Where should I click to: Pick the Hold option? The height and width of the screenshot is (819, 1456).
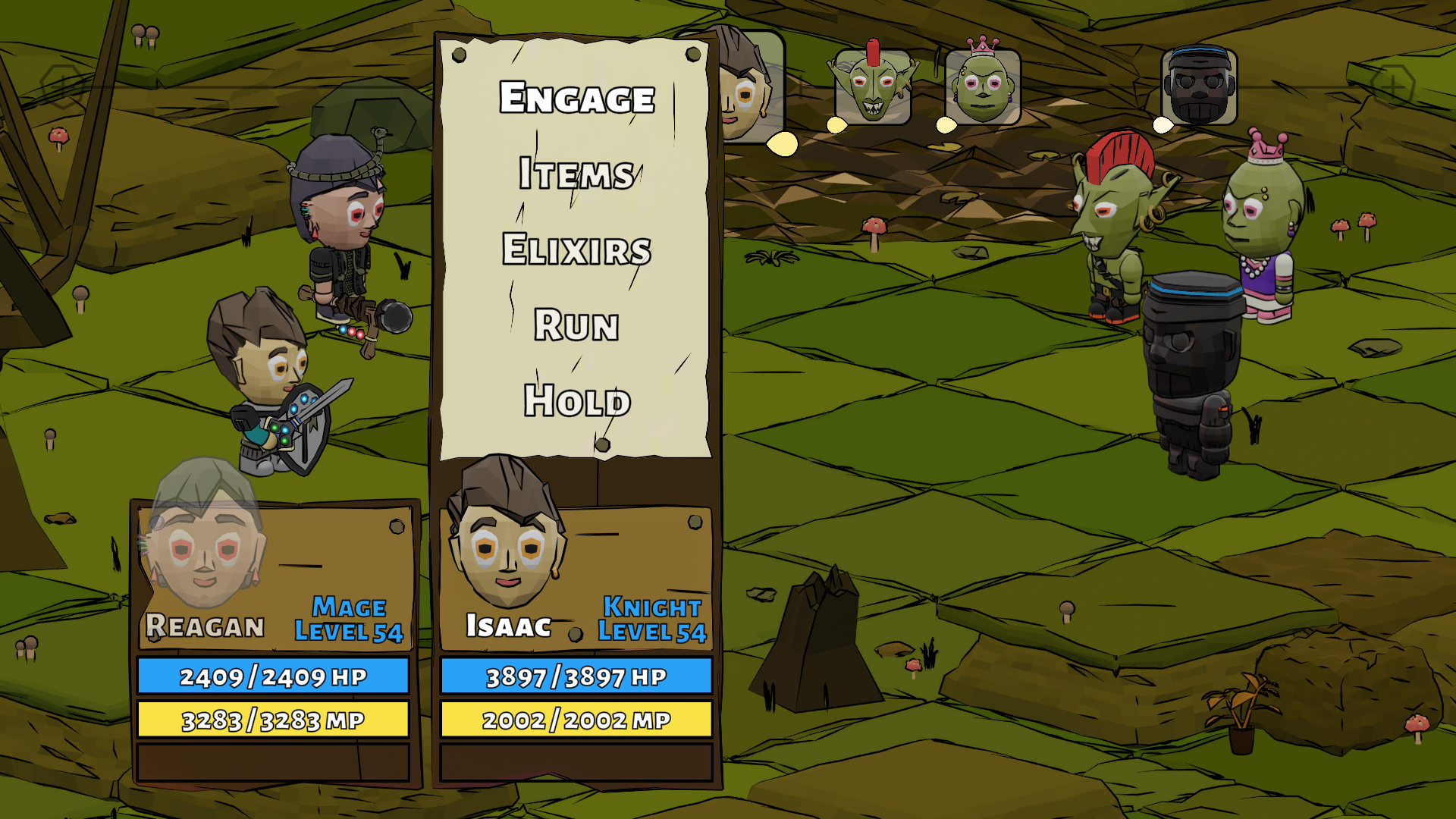[576, 400]
